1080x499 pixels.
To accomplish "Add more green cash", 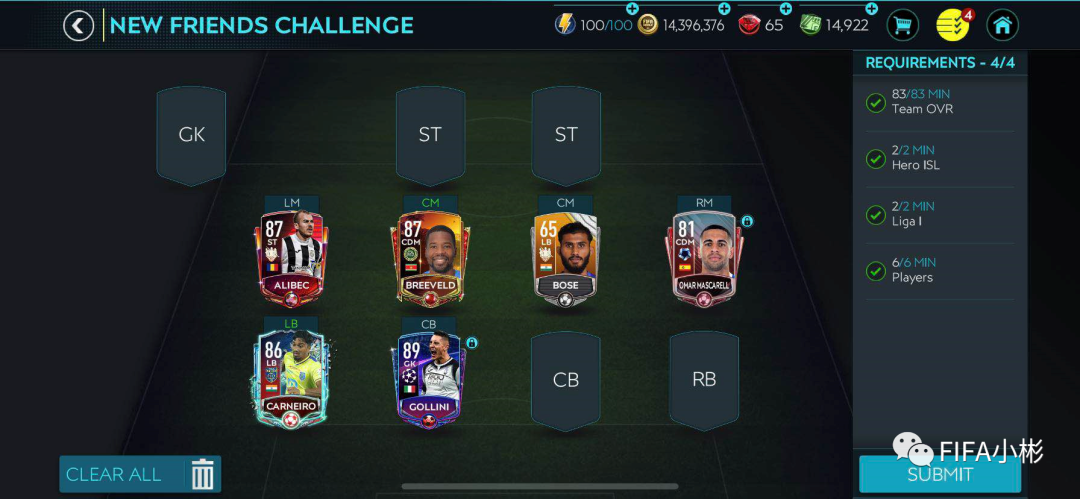I will (871, 9).
